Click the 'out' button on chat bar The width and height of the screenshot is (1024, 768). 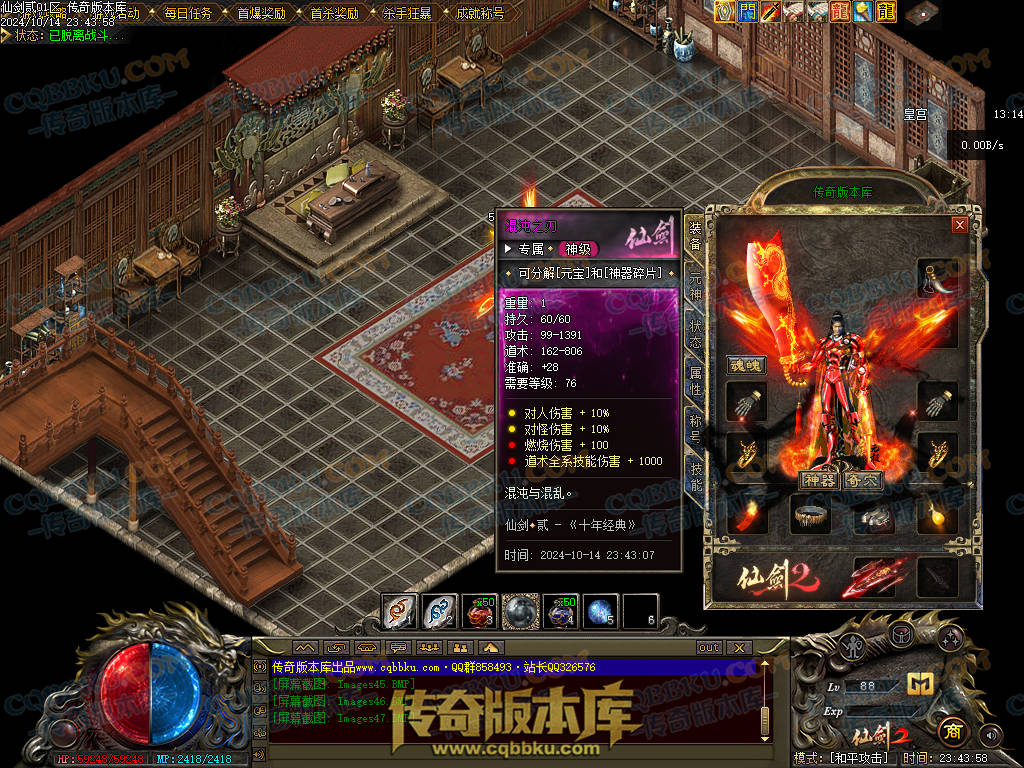(x=708, y=647)
